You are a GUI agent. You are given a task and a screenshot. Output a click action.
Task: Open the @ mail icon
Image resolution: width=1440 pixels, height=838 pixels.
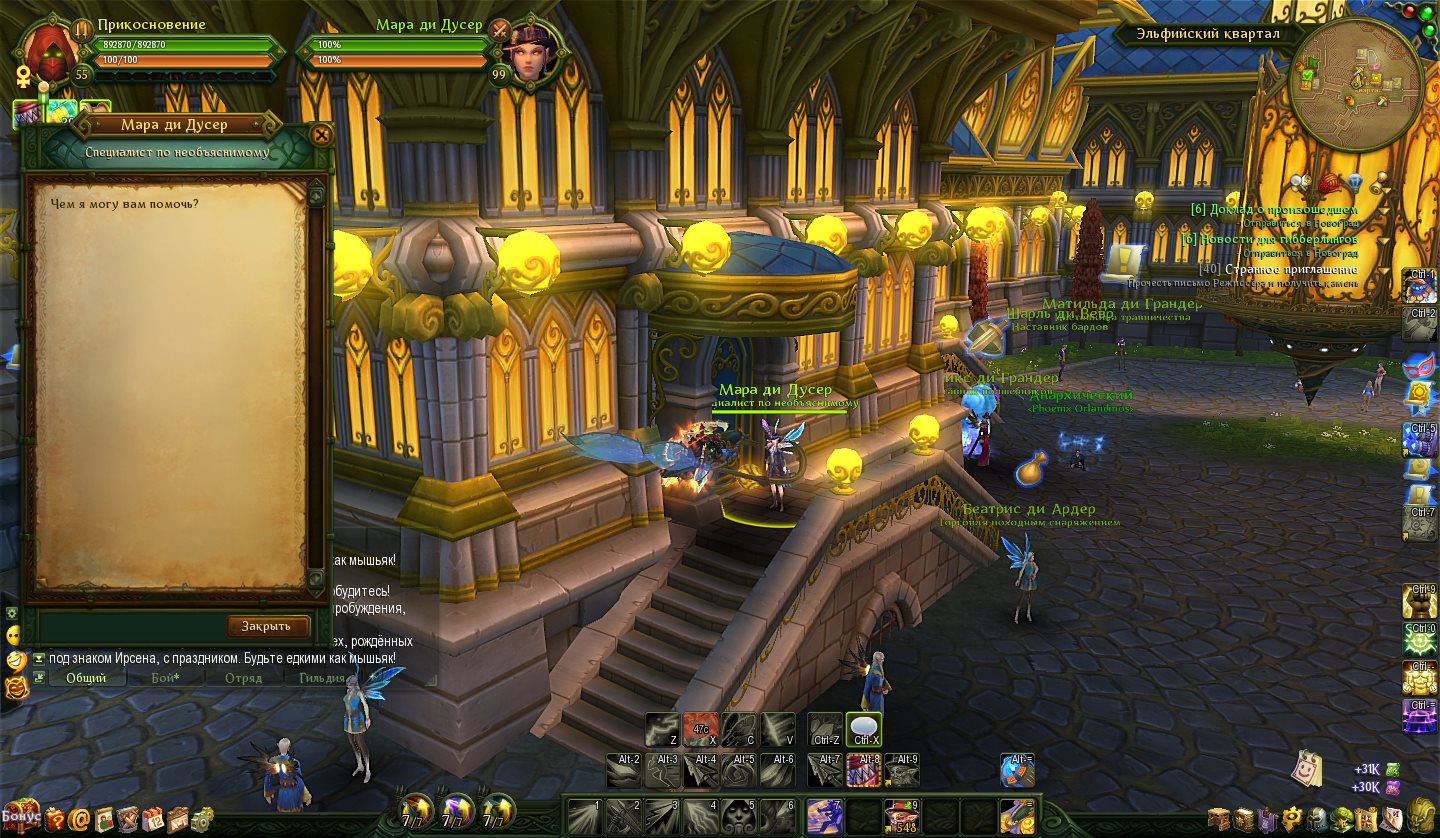(79, 819)
